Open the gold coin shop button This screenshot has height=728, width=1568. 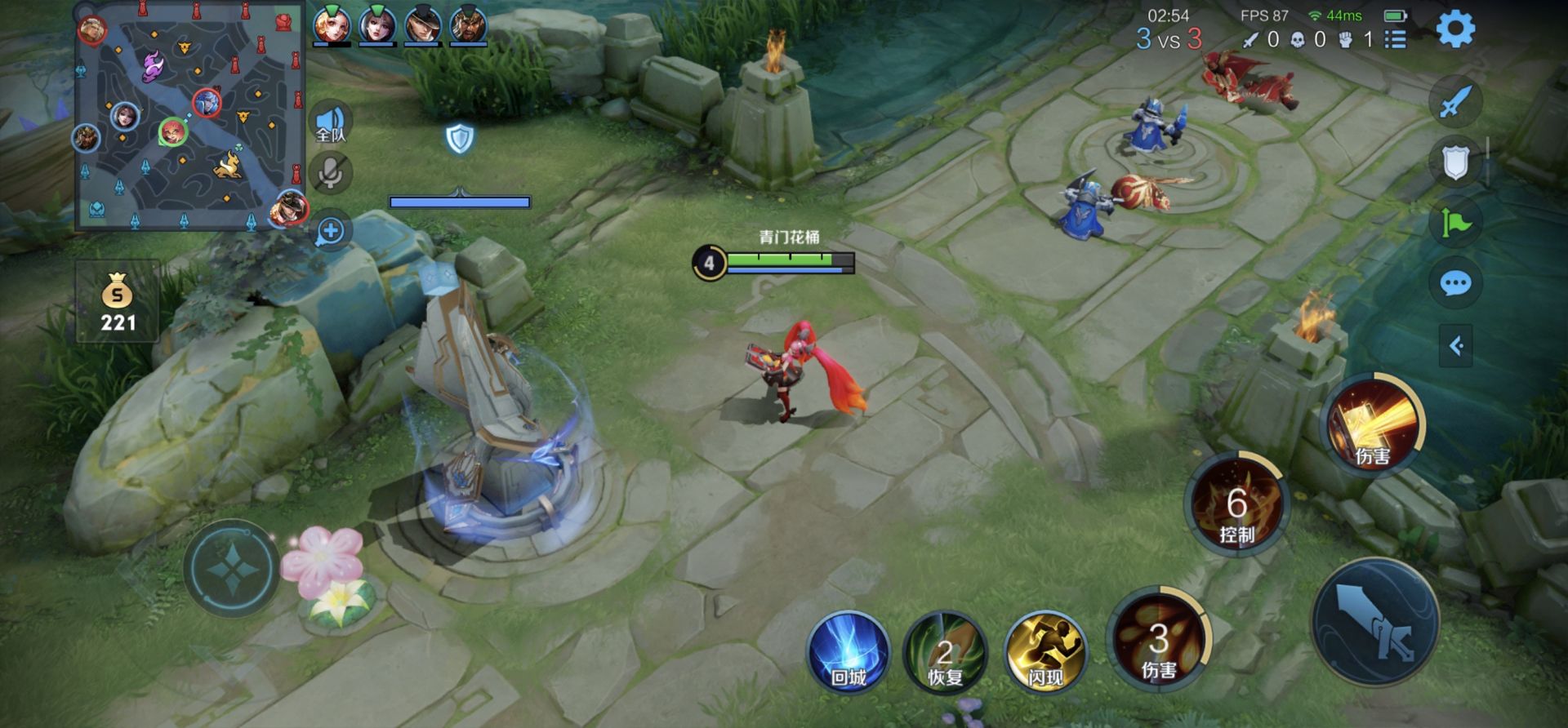(118, 302)
